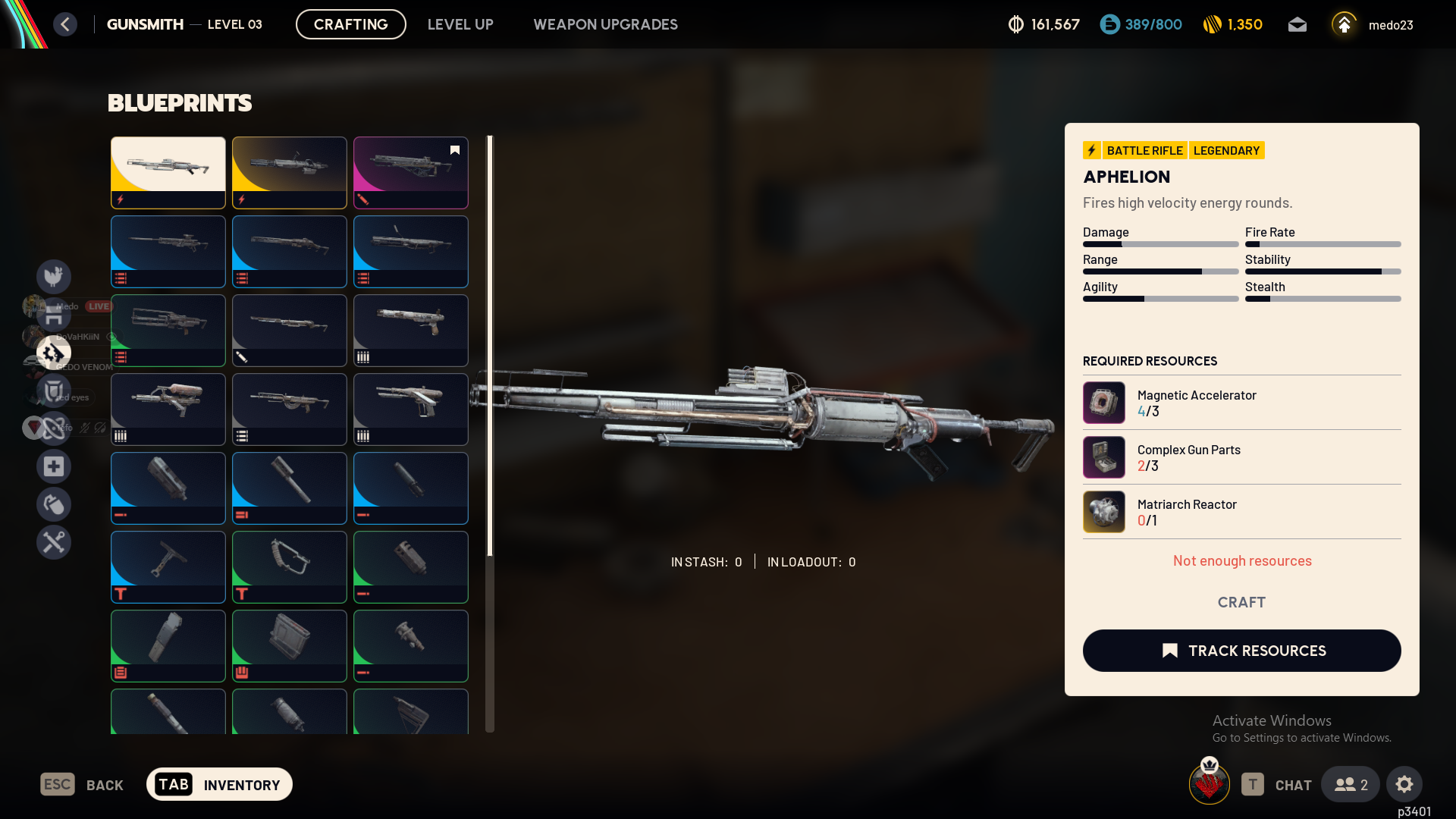Select the Aphelion blueprint tile
Viewport: 1456px width, 819px height.
[168, 172]
